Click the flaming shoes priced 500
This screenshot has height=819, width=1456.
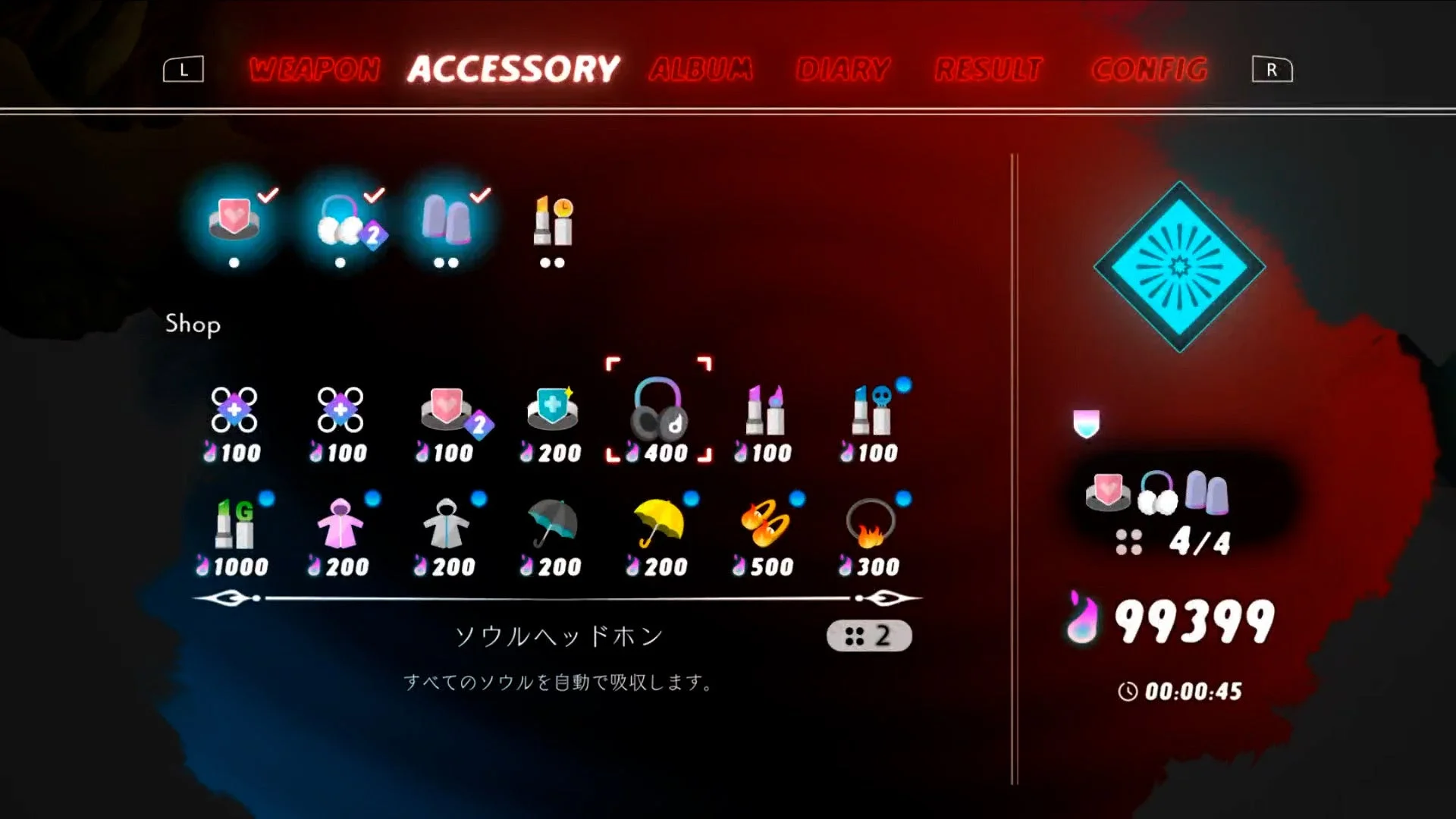(x=764, y=527)
